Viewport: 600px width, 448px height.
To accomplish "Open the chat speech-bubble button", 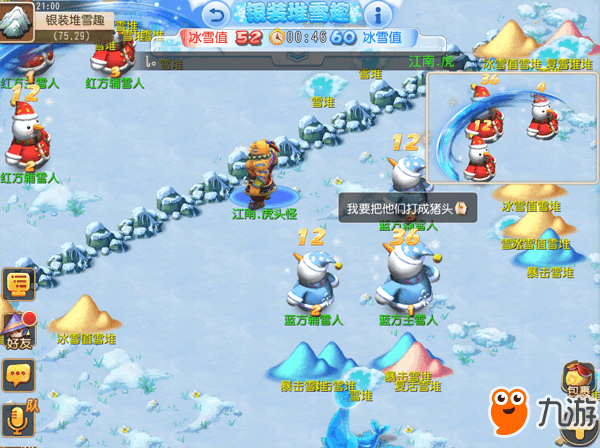I will click(18, 375).
